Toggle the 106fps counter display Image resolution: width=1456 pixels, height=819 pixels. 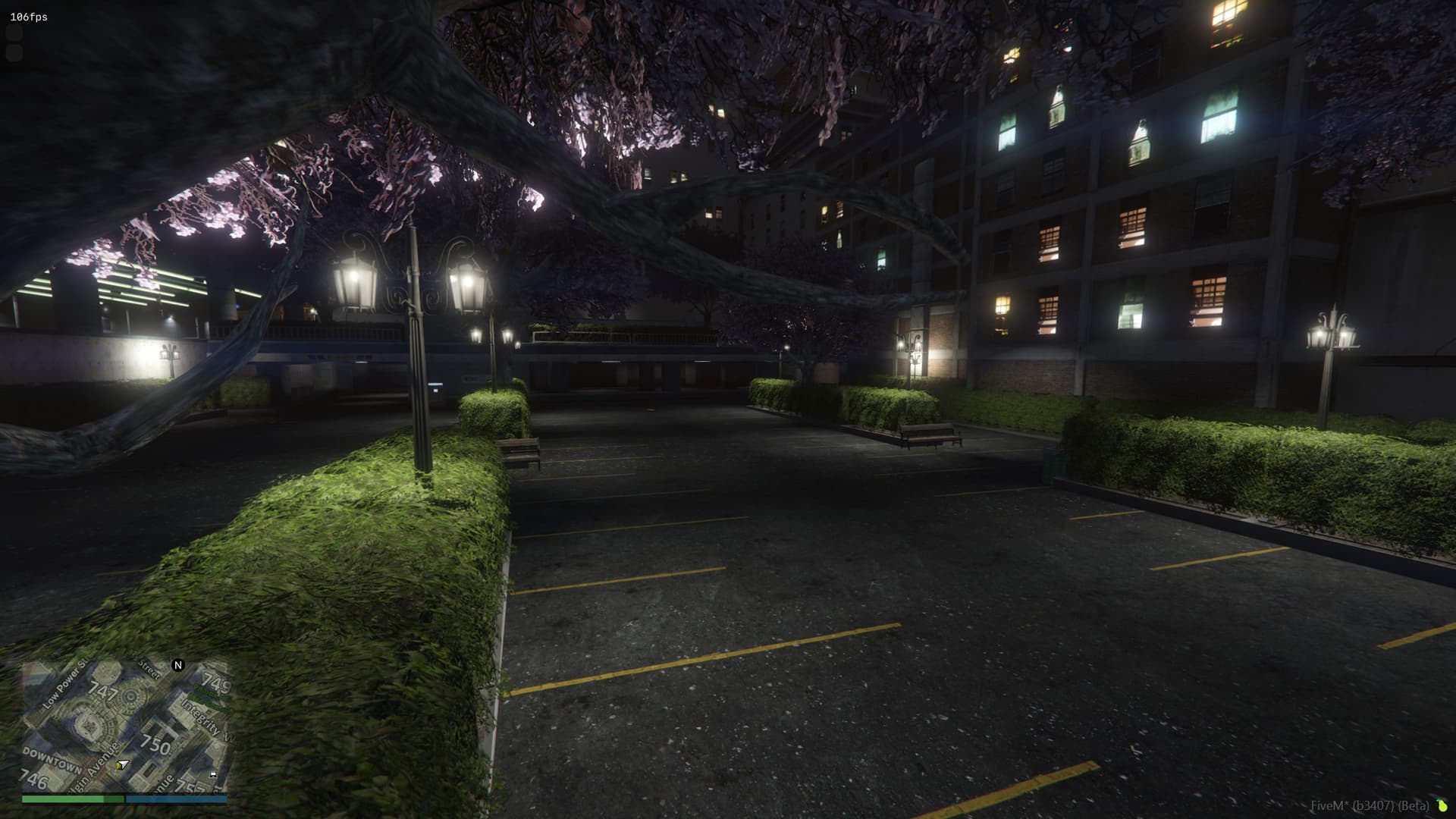tap(27, 13)
